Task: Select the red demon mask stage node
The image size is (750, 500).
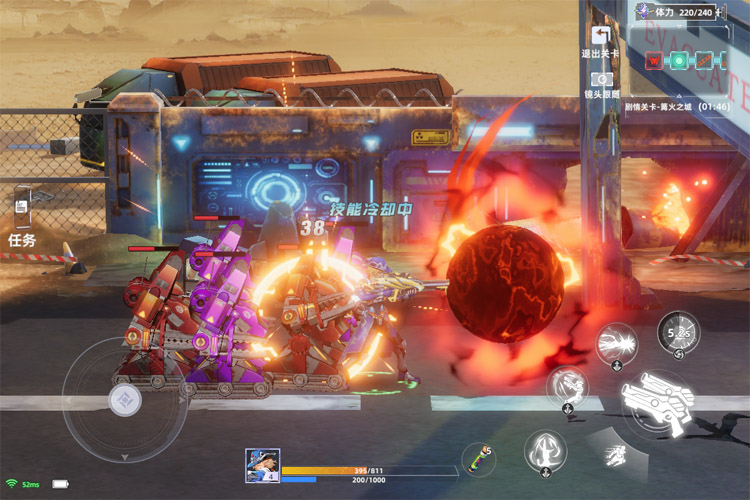Action: (x=652, y=60)
